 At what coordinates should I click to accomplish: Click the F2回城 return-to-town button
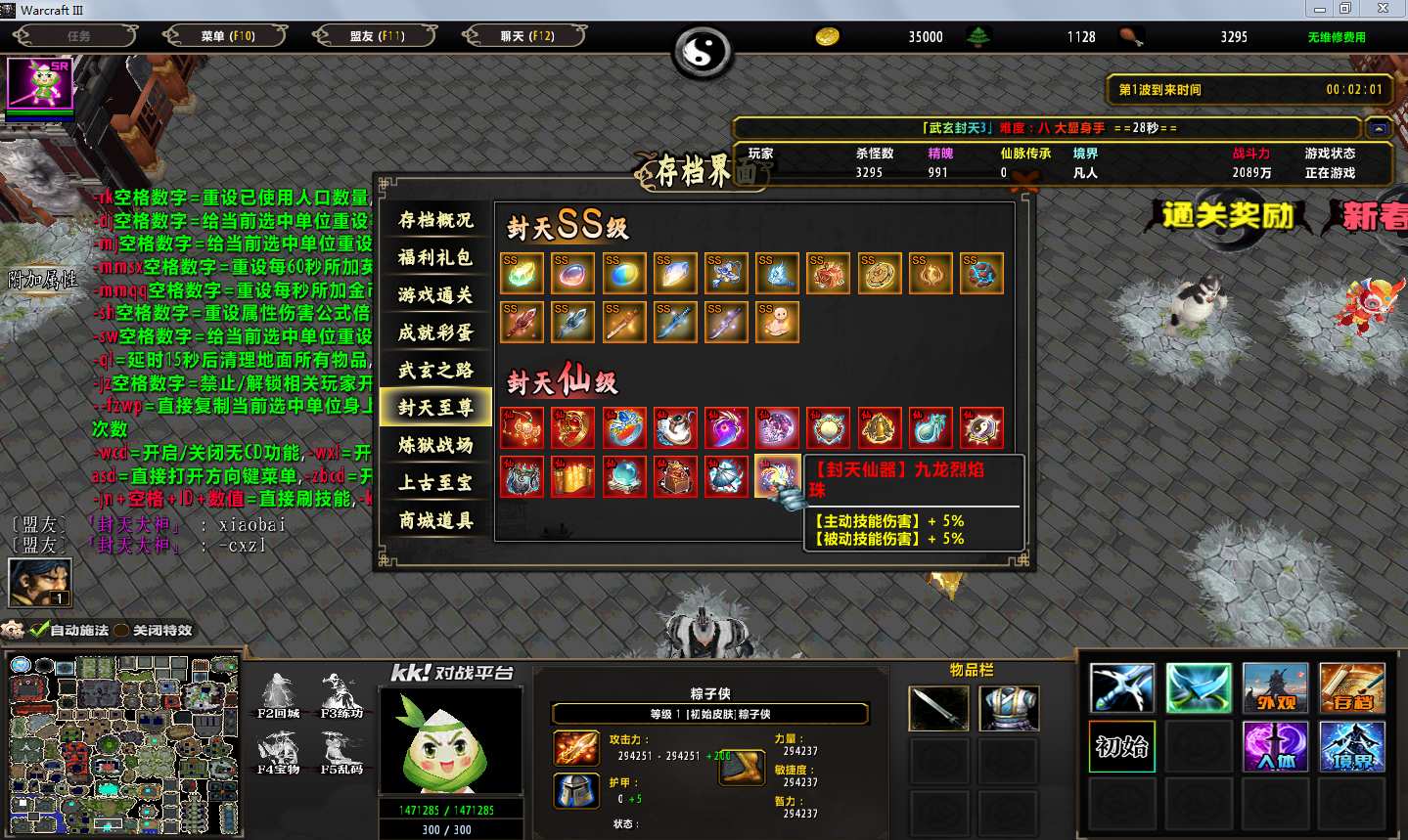(x=278, y=694)
